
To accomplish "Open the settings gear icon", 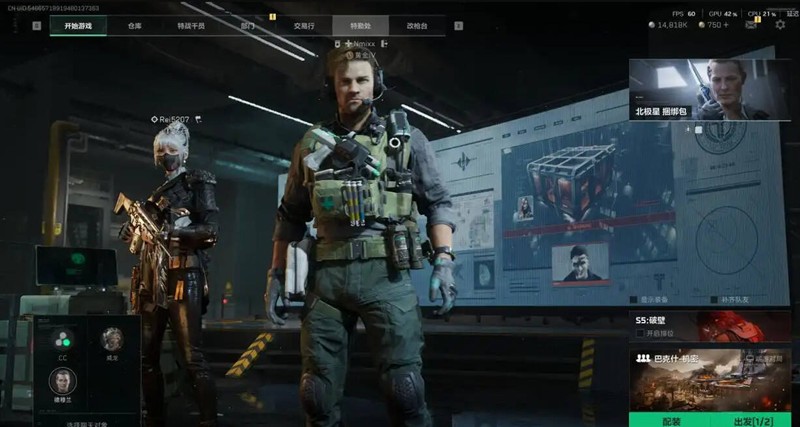I will pyautogui.click(x=780, y=24).
